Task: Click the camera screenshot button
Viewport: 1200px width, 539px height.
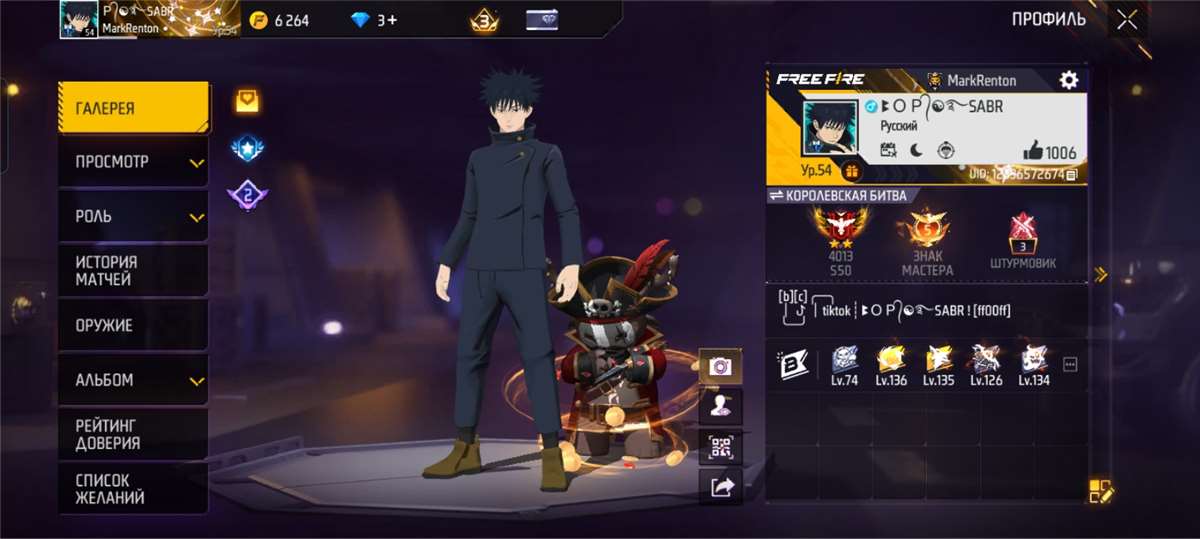Action: [x=720, y=366]
